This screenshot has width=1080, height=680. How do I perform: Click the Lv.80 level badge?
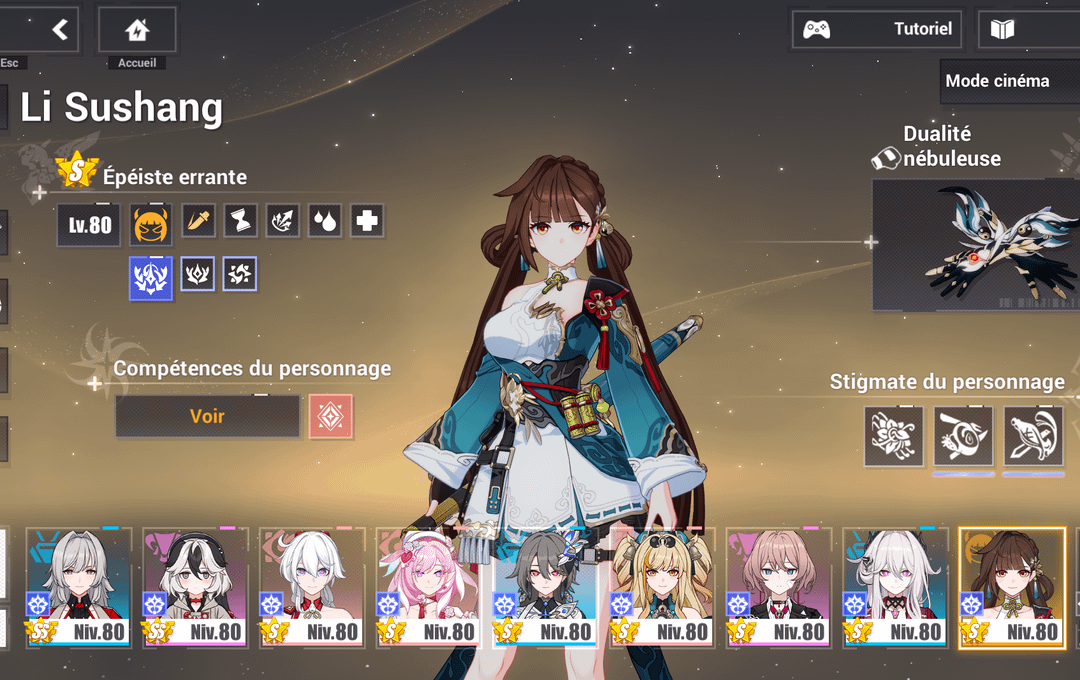tap(89, 225)
